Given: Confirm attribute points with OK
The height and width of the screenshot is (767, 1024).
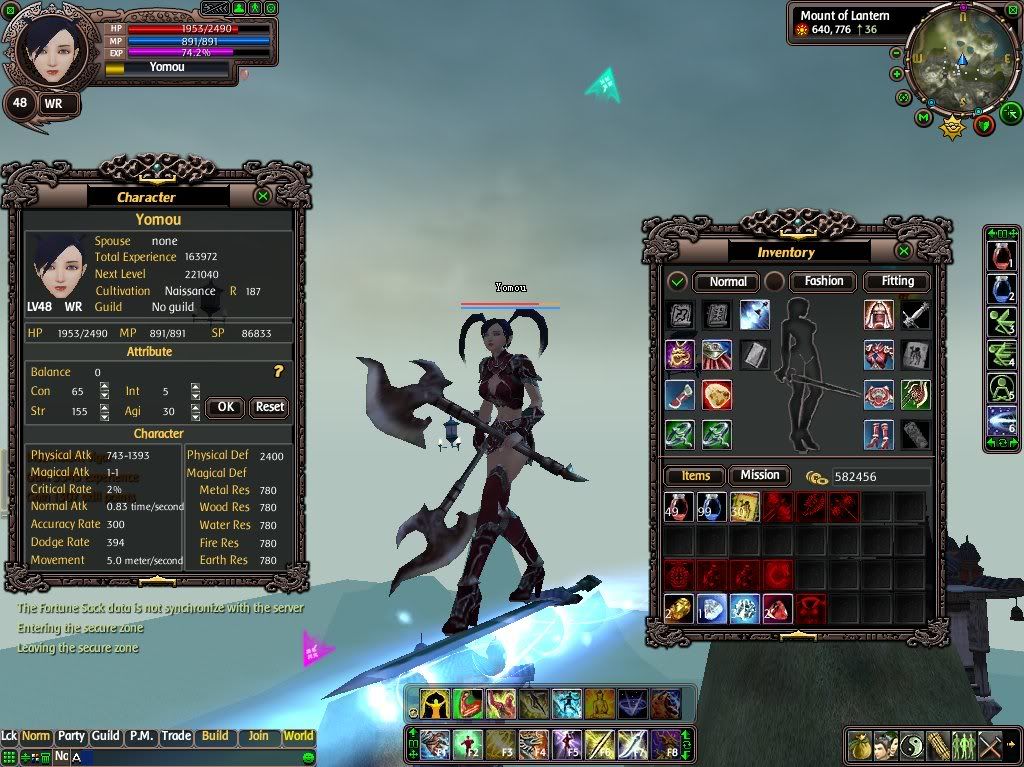Looking at the screenshot, I should click(225, 407).
